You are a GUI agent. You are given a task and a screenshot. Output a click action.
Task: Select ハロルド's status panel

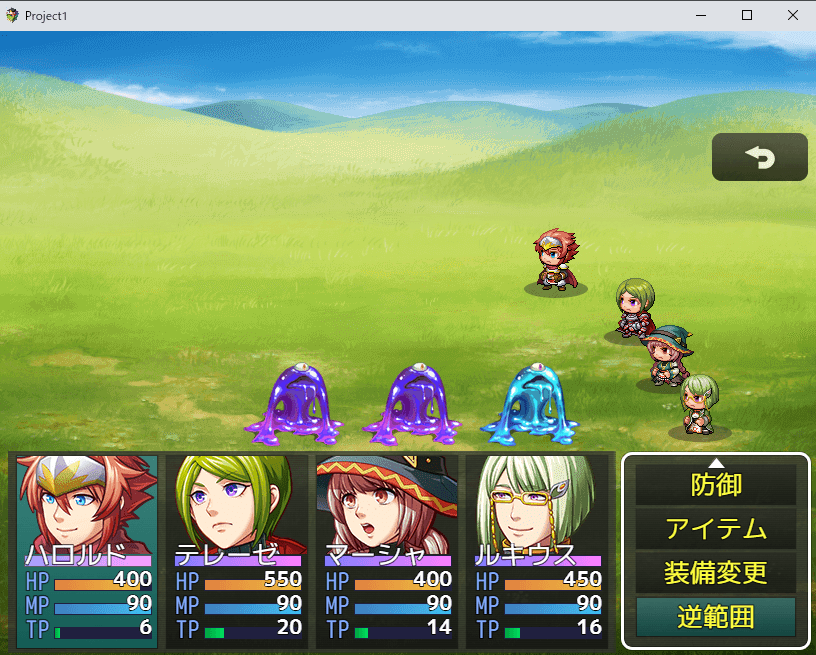(x=88, y=550)
